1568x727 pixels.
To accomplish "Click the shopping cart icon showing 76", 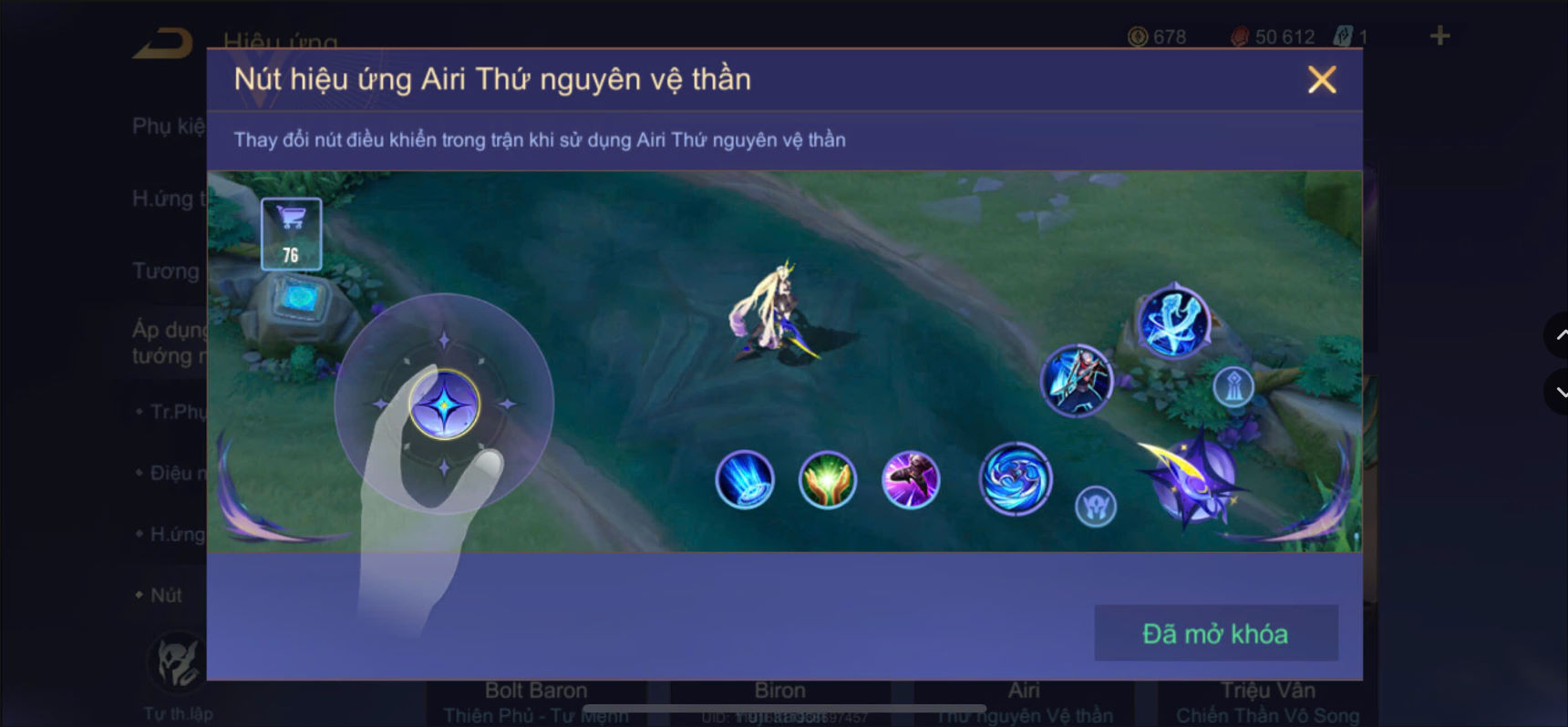I will (290, 234).
